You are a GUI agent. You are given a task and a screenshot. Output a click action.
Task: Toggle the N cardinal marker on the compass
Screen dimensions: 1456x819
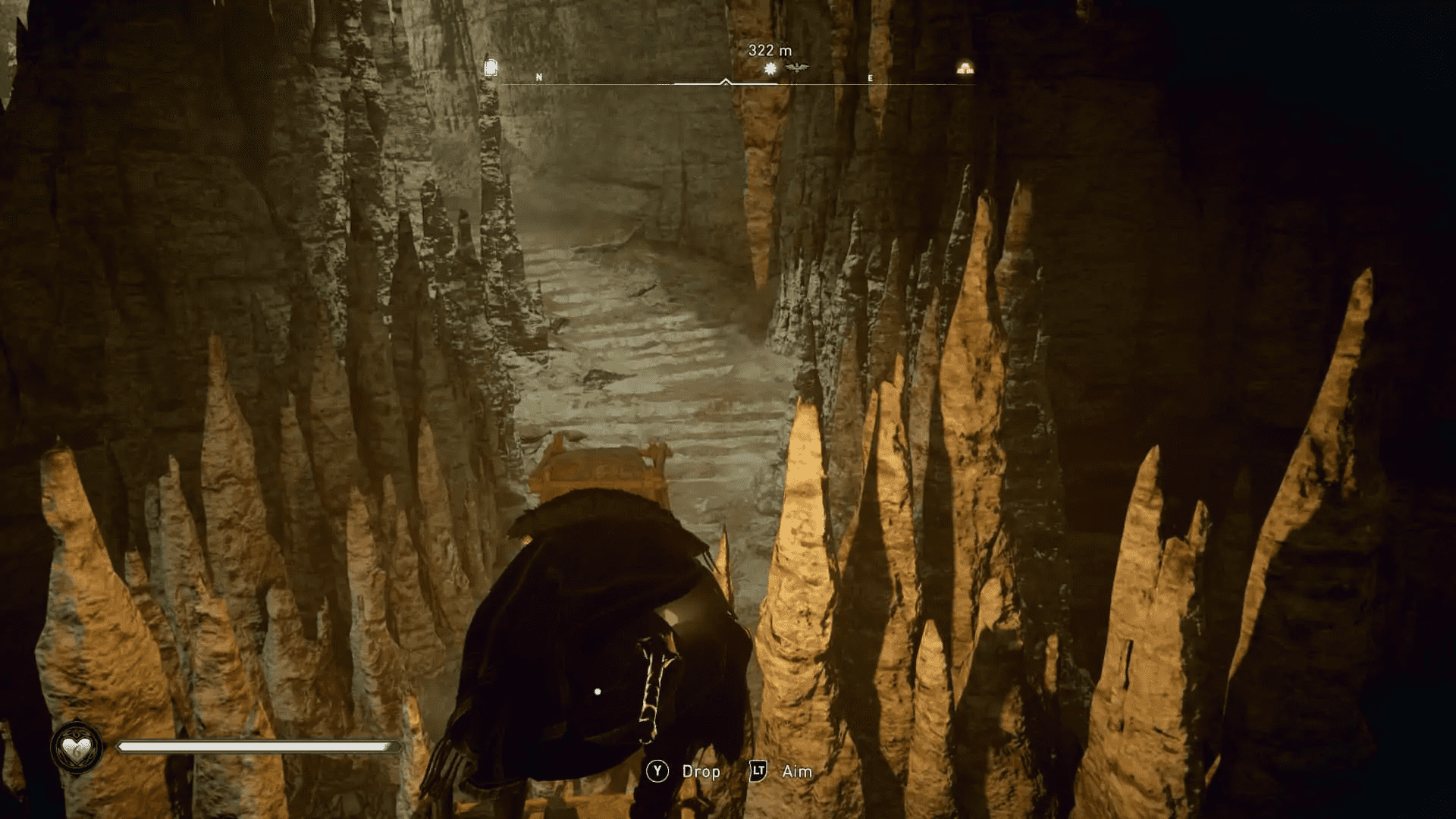[x=538, y=78]
